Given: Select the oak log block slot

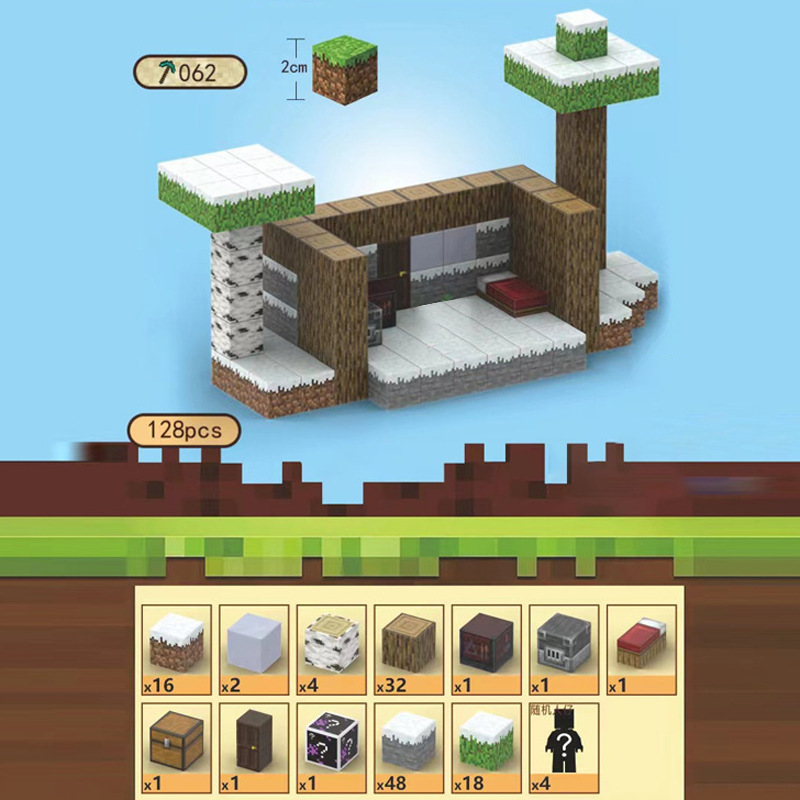Looking at the screenshot, I should (409, 647).
